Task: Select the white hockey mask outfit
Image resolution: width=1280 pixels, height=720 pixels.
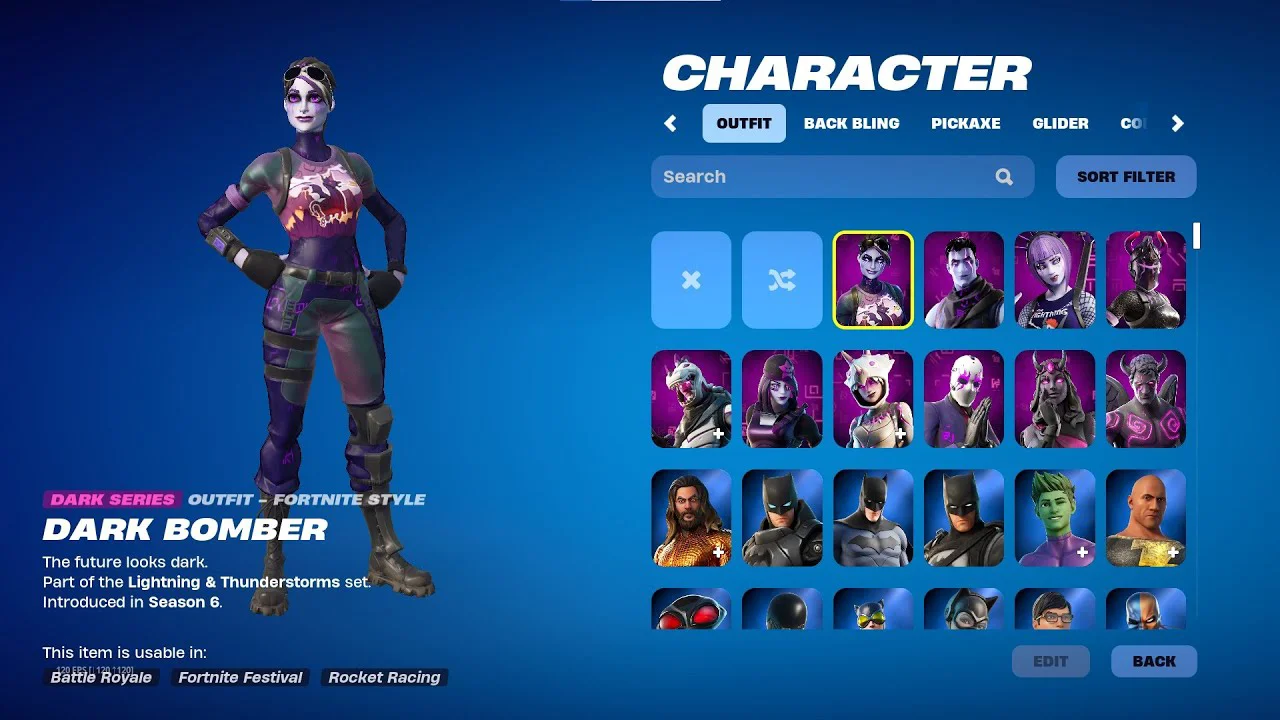Action: pyautogui.click(x=964, y=399)
